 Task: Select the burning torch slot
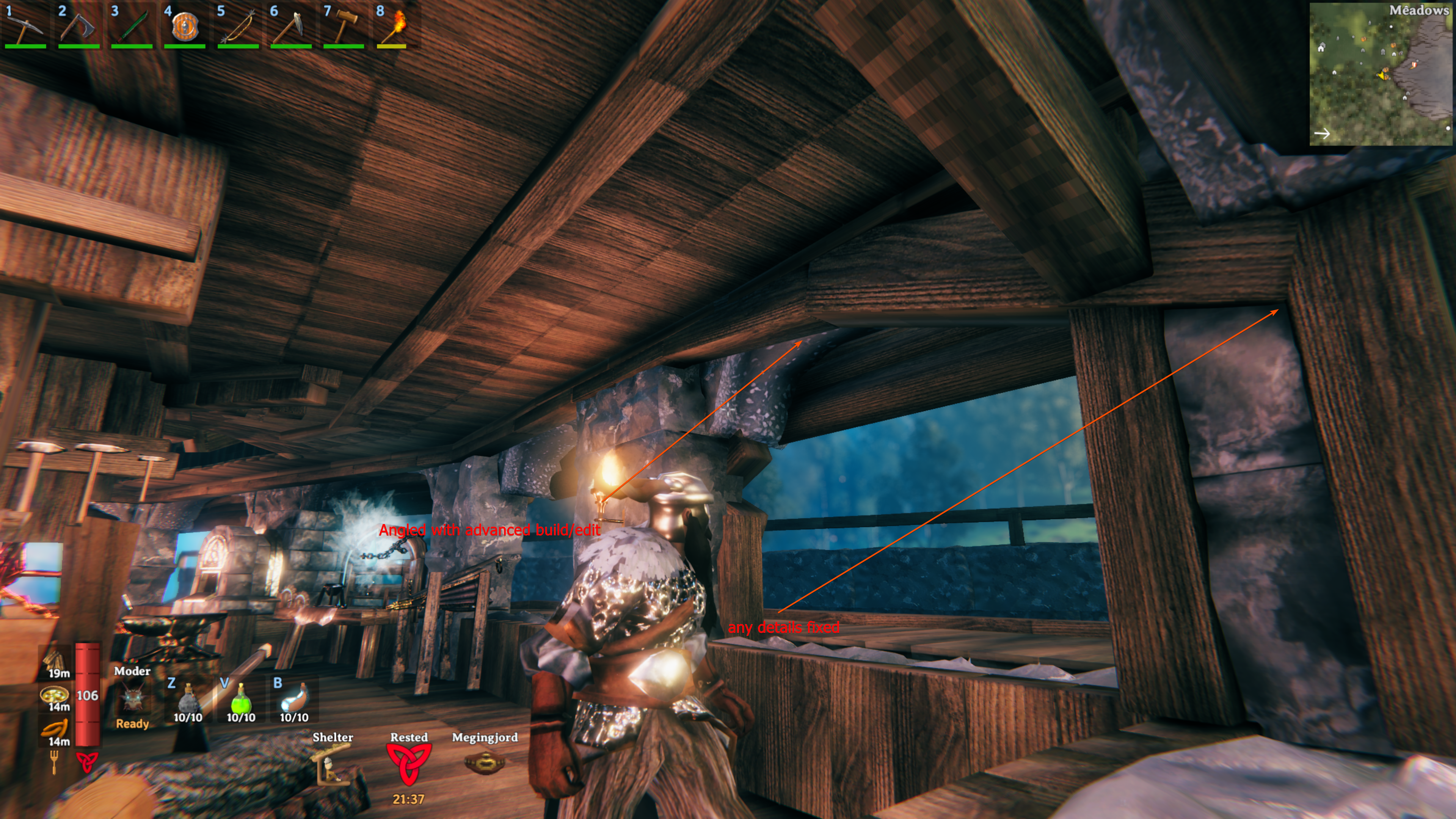(395, 26)
